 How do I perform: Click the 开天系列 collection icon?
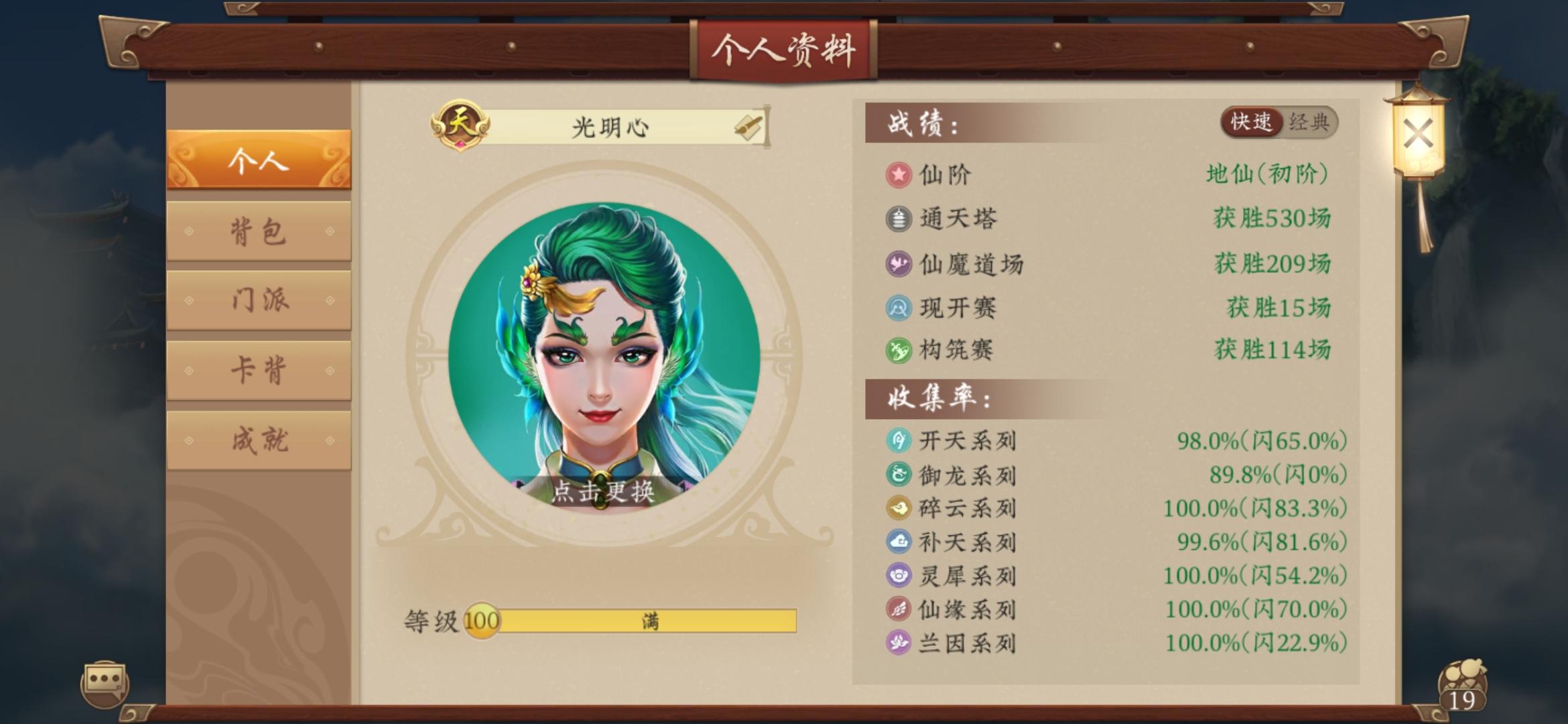click(x=901, y=442)
